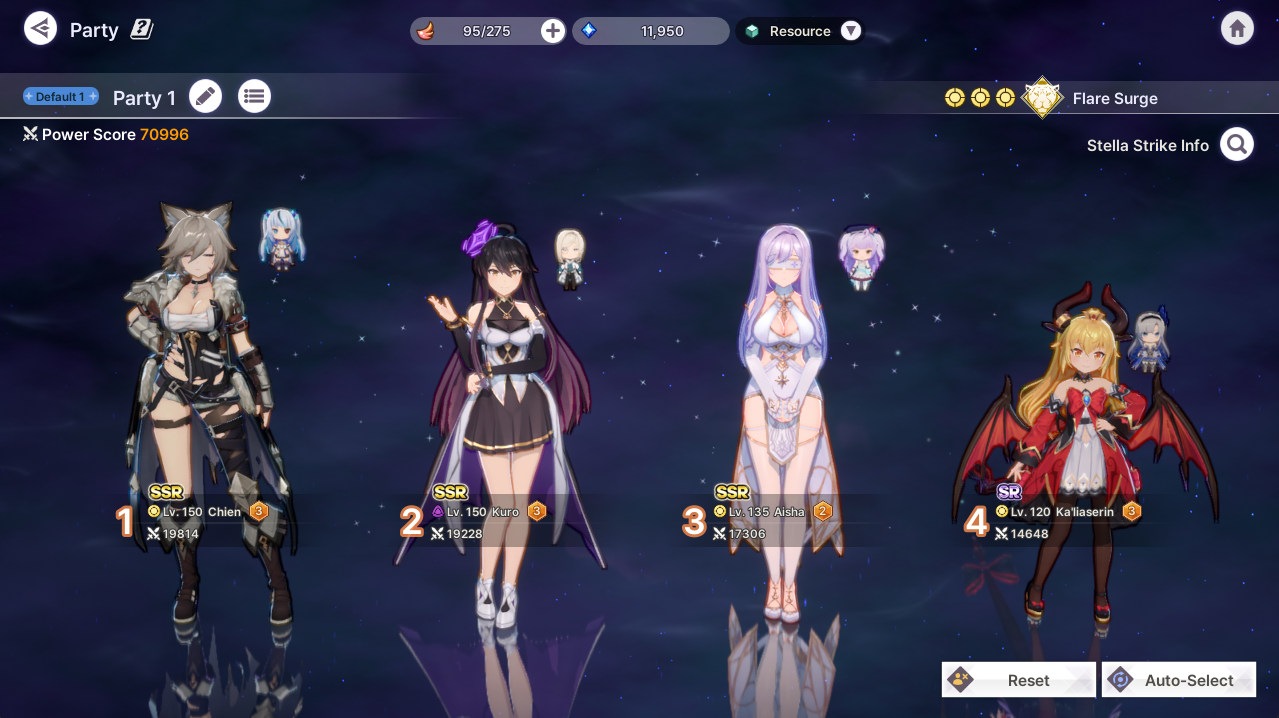The width and height of the screenshot is (1279, 718).
Task: Open the party help icon
Action: point(141,30)
